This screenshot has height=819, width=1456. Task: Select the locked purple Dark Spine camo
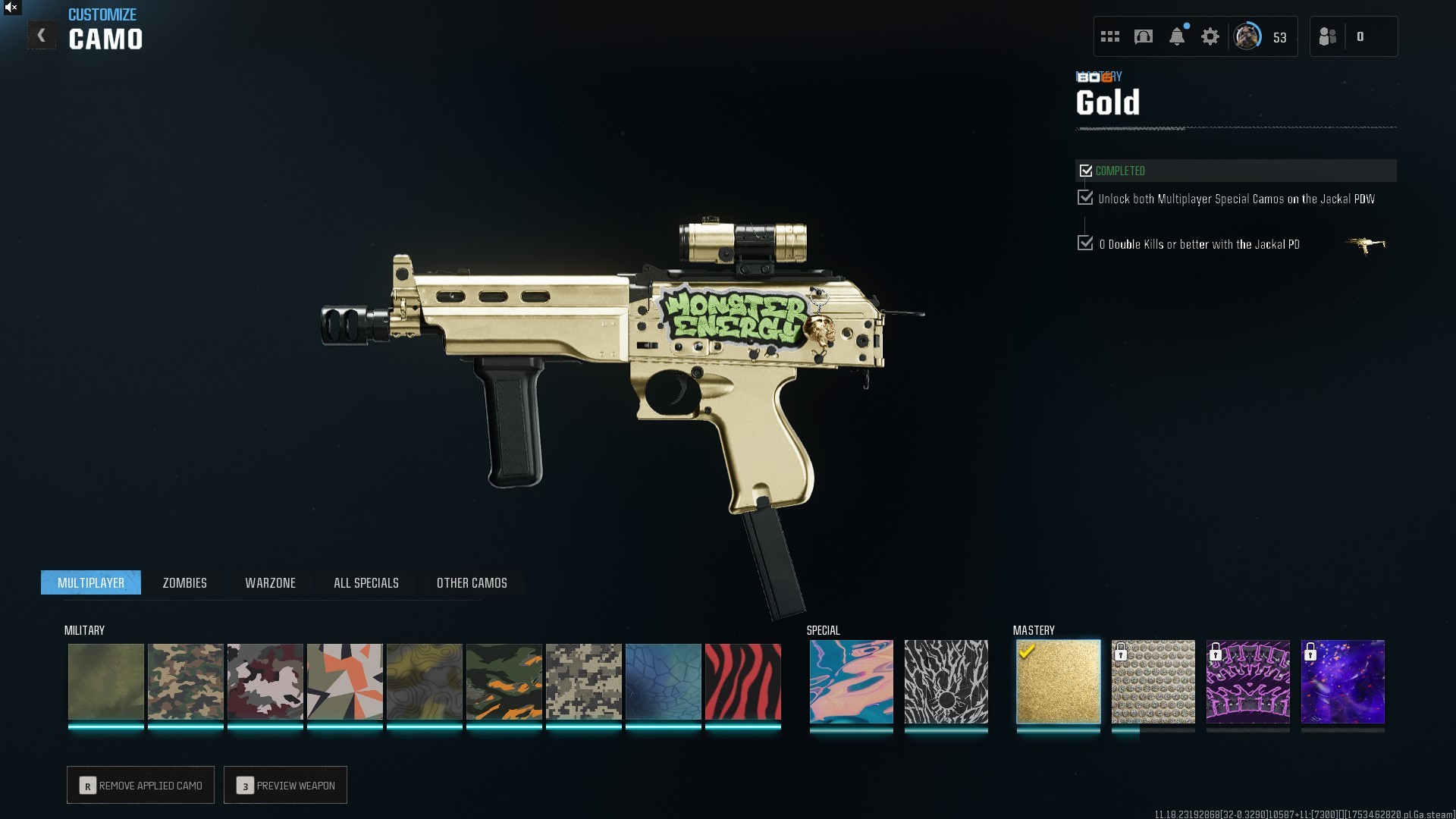(x=1247, y=682)
